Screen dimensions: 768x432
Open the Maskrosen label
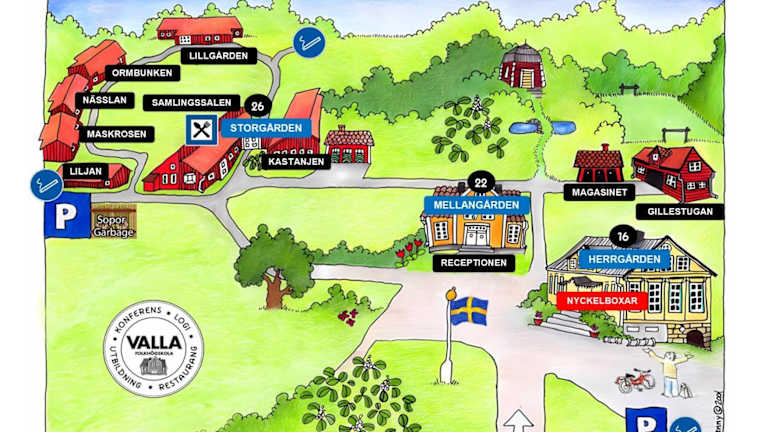117,134
